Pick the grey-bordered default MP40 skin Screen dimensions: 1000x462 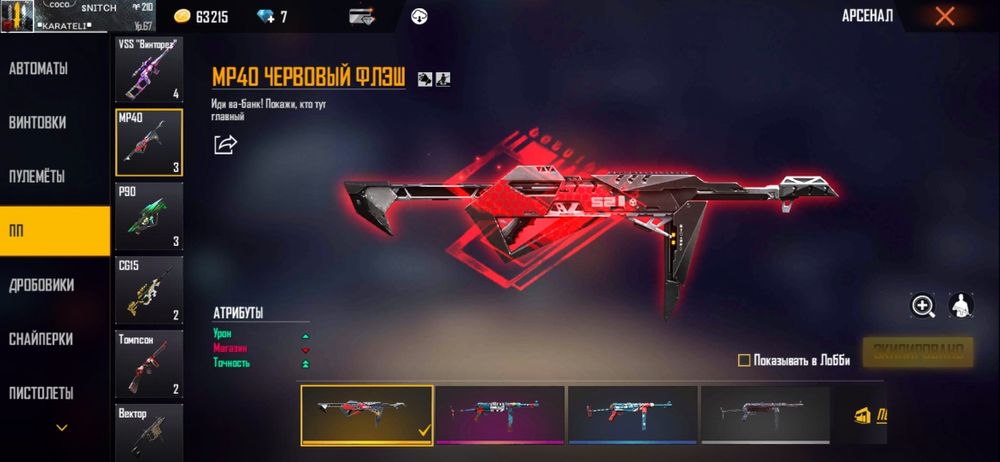click(x=765, y=414)
